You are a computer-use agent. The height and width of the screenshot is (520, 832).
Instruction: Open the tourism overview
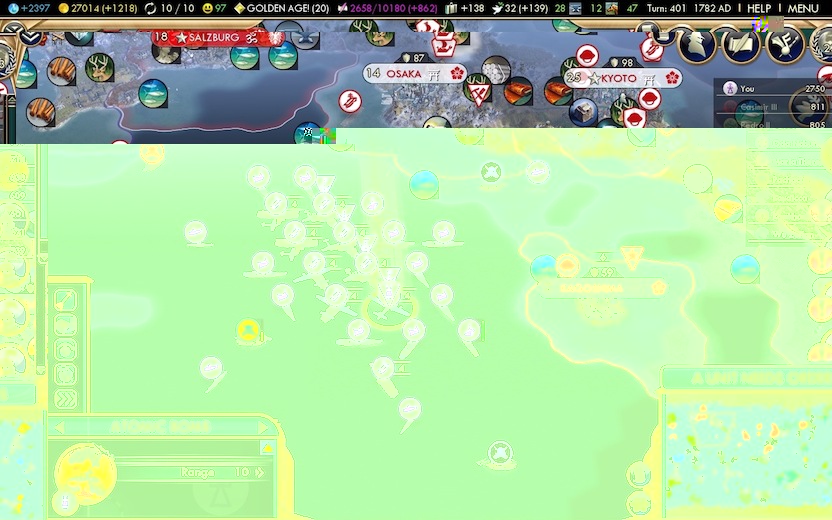(465, 8)
